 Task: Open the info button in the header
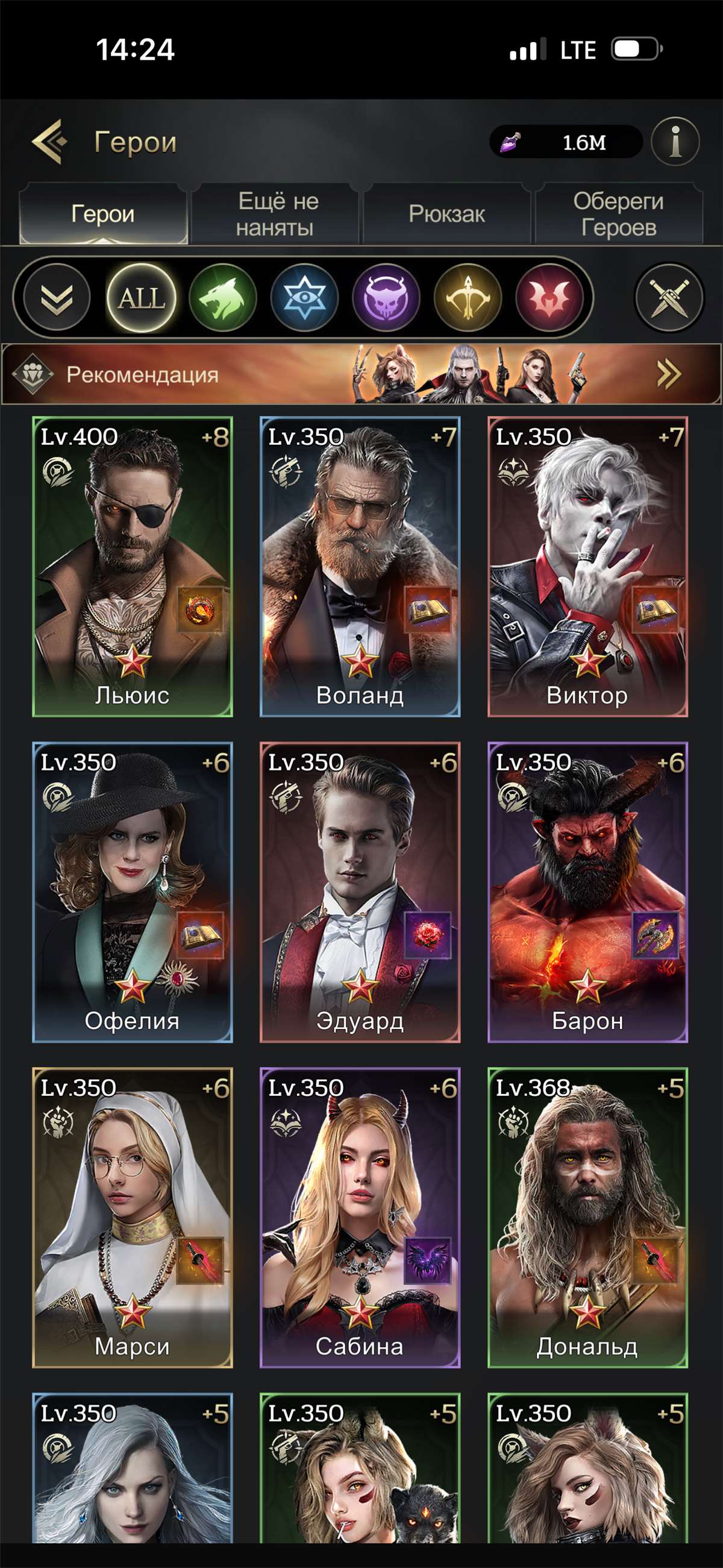tap(674, 142)
